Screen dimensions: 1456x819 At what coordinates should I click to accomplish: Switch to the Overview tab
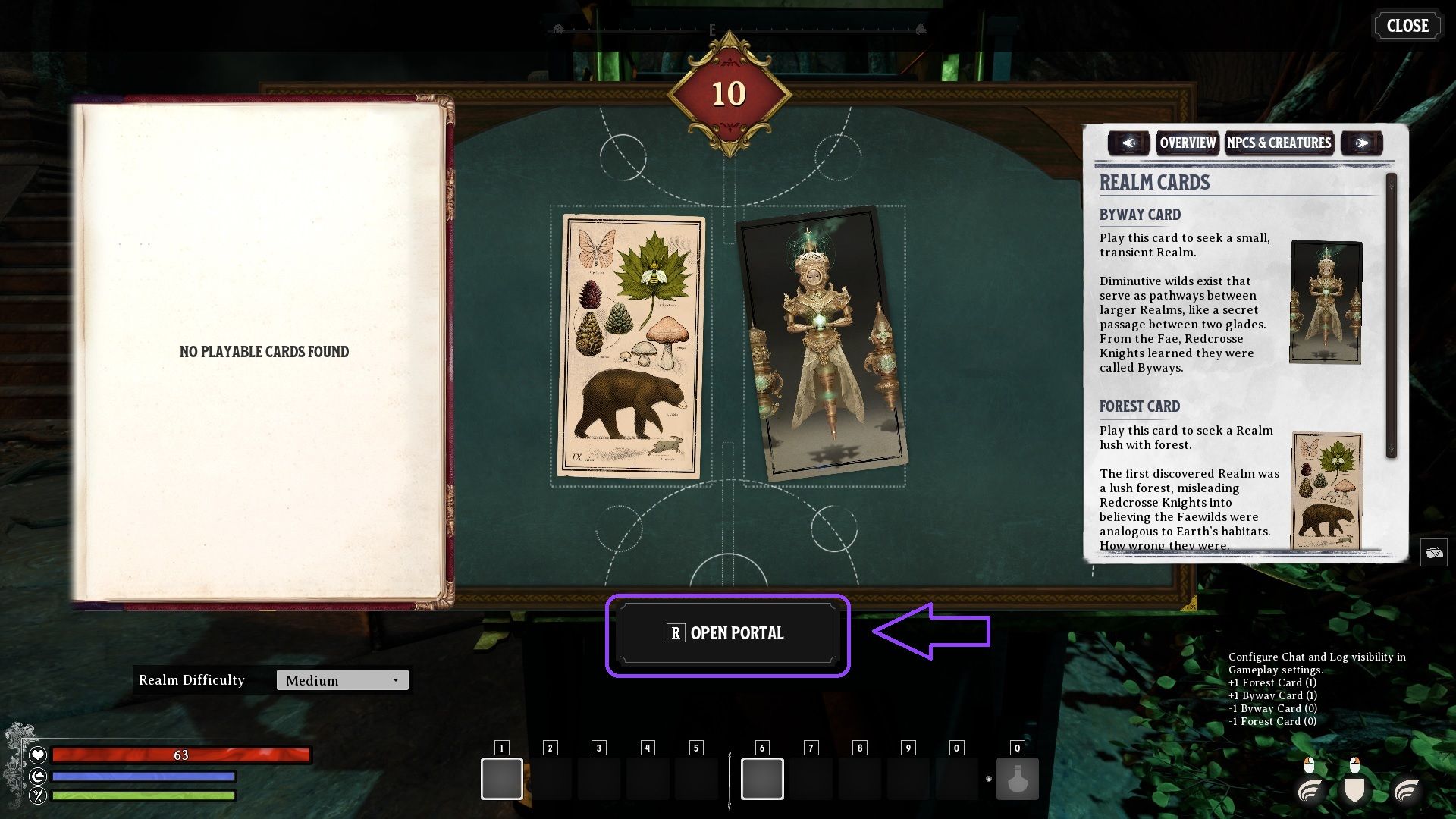1188,143
